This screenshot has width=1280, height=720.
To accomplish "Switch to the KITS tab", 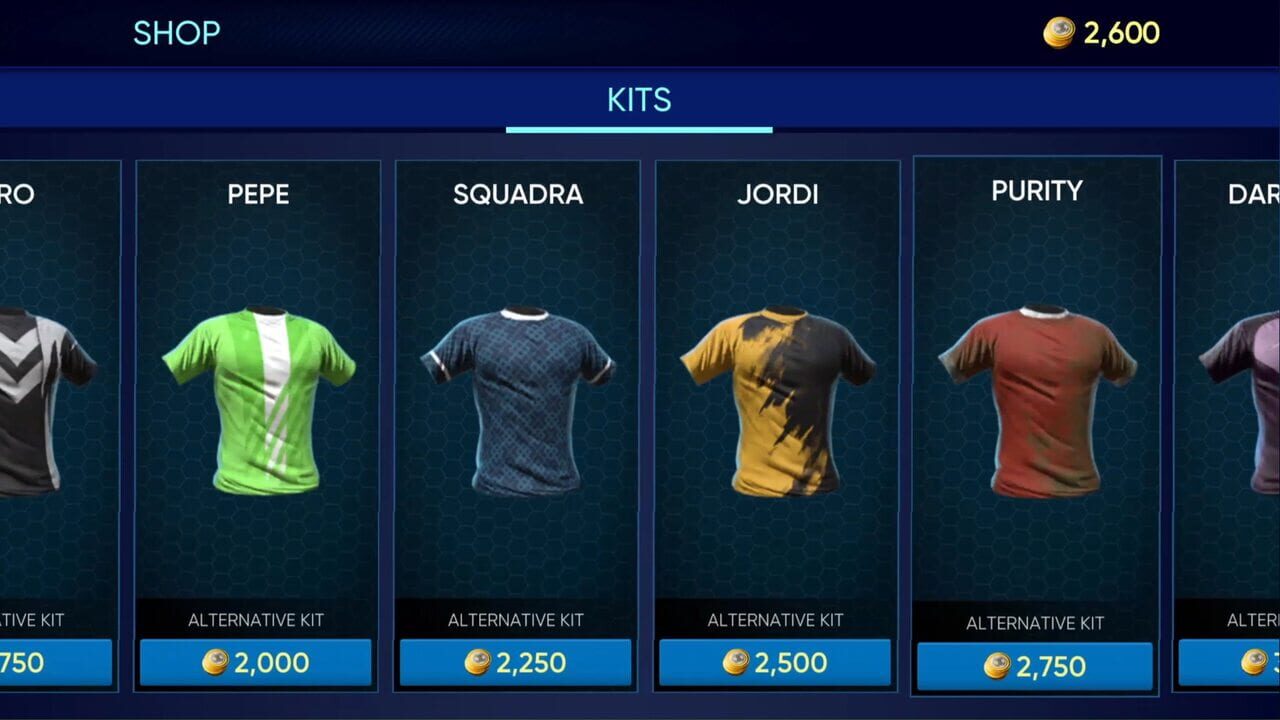I will point(639,99).
